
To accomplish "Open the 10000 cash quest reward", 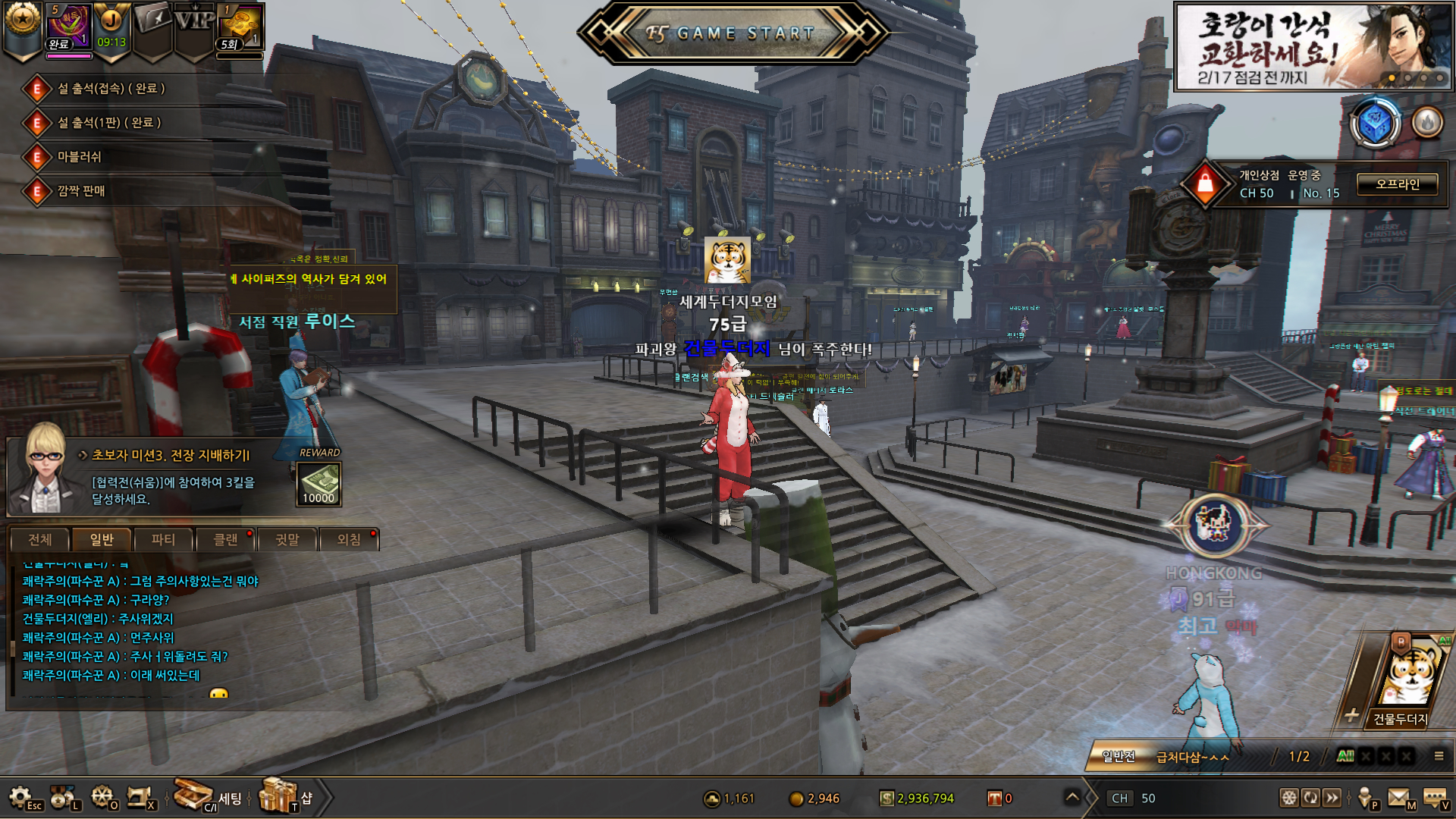I will pos(318,484).
